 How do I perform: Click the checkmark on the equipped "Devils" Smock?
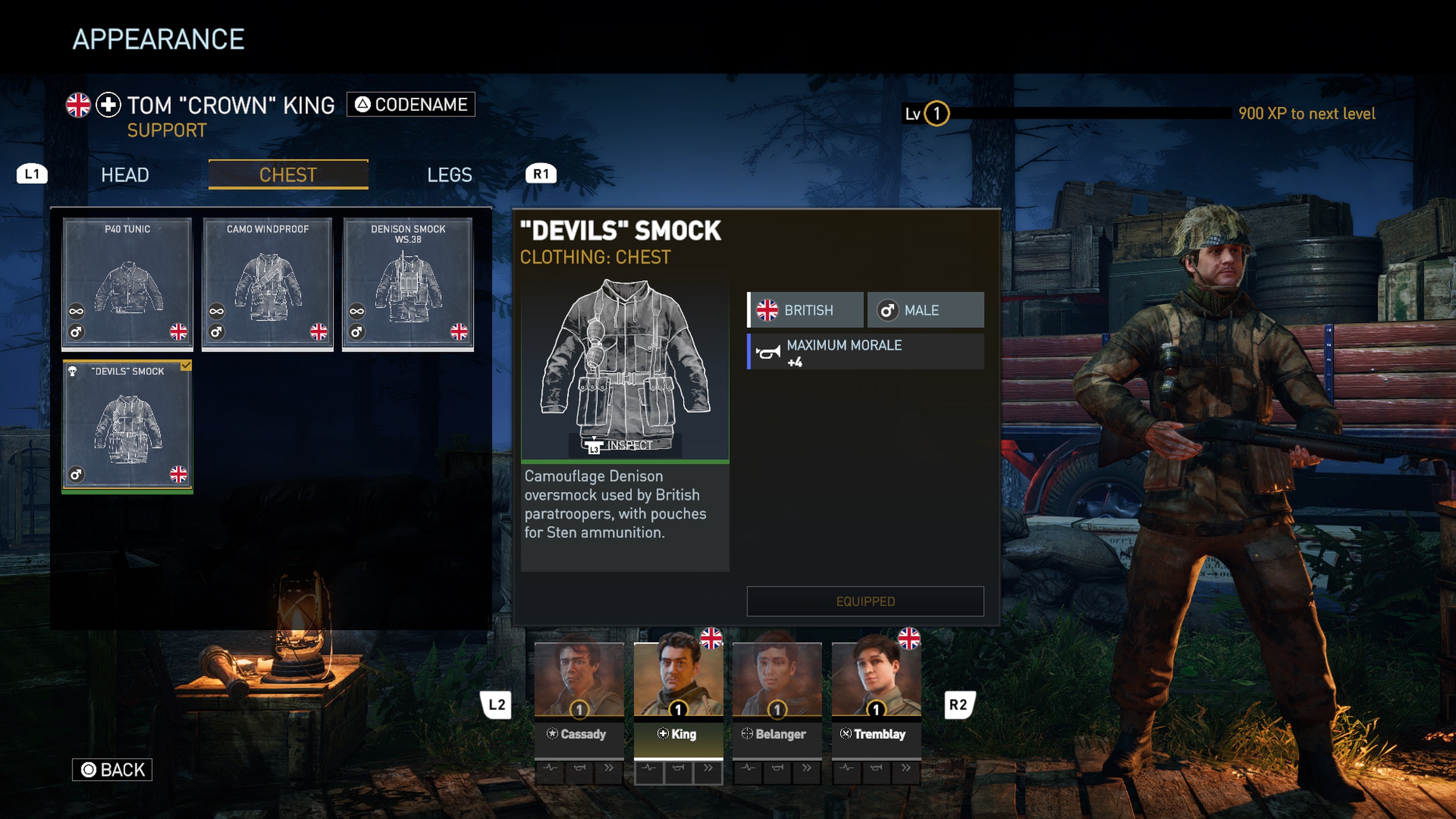[185, 366]
